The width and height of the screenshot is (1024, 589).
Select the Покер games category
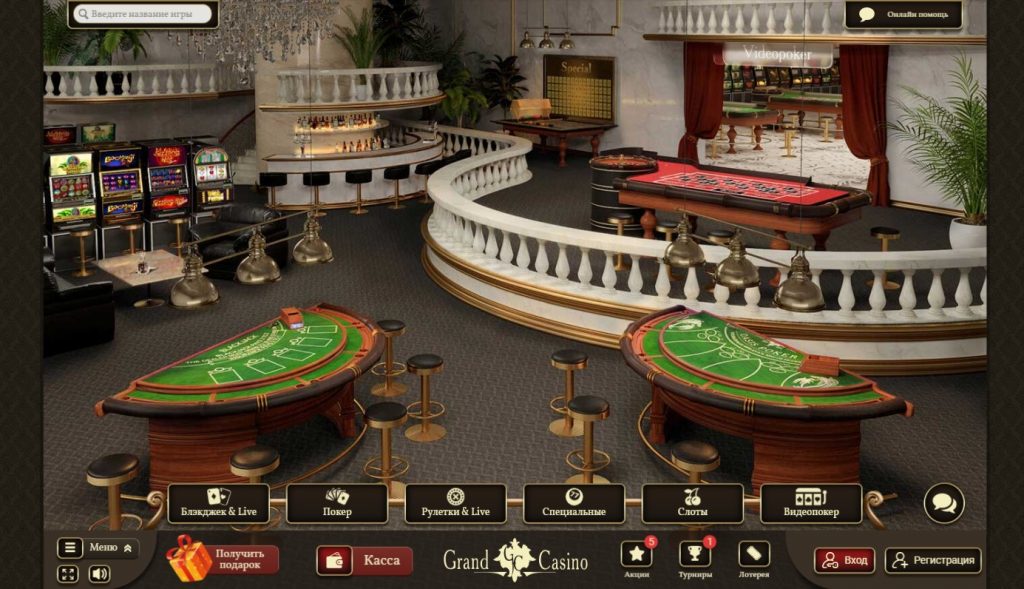point(337,504)
